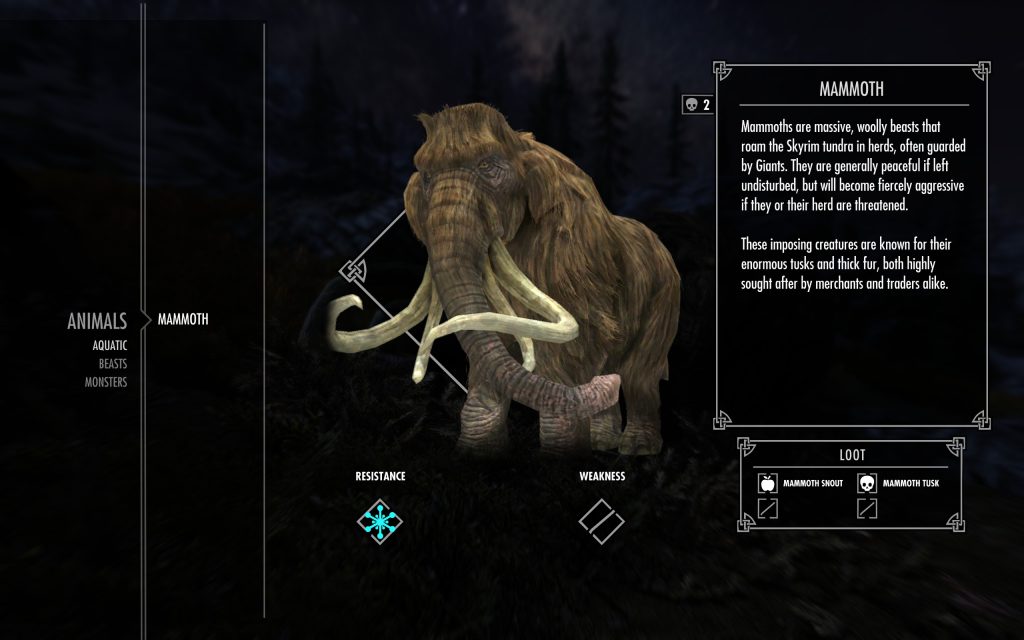Click the skull kill count badge
This screenshot has height=640, width=1024.
(696, 105)
